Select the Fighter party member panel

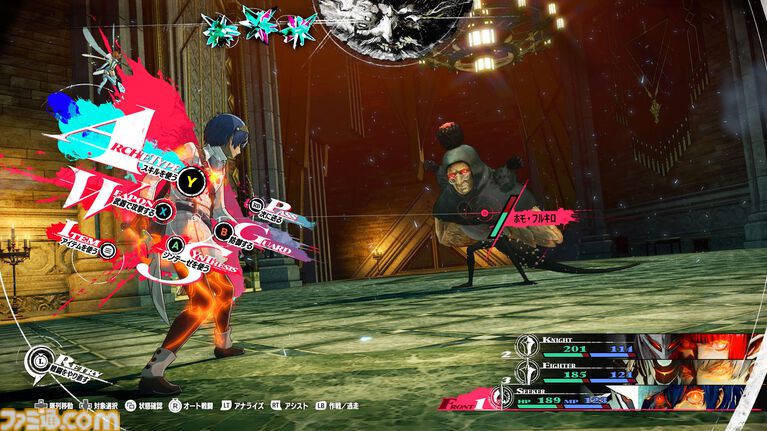[620, 372]
